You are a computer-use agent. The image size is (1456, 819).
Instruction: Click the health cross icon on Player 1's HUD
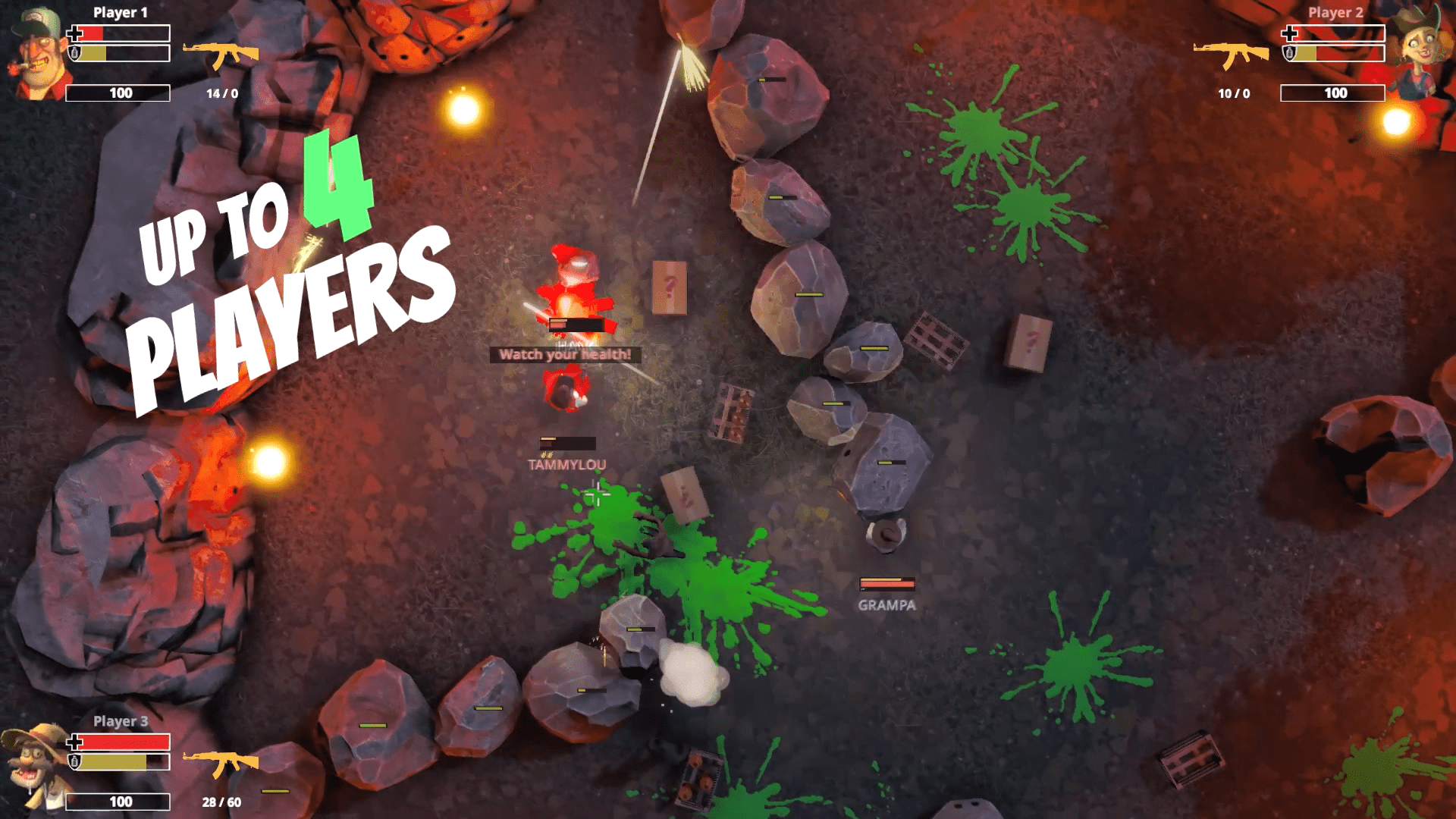pyautogui.click(x=76, y=33)
